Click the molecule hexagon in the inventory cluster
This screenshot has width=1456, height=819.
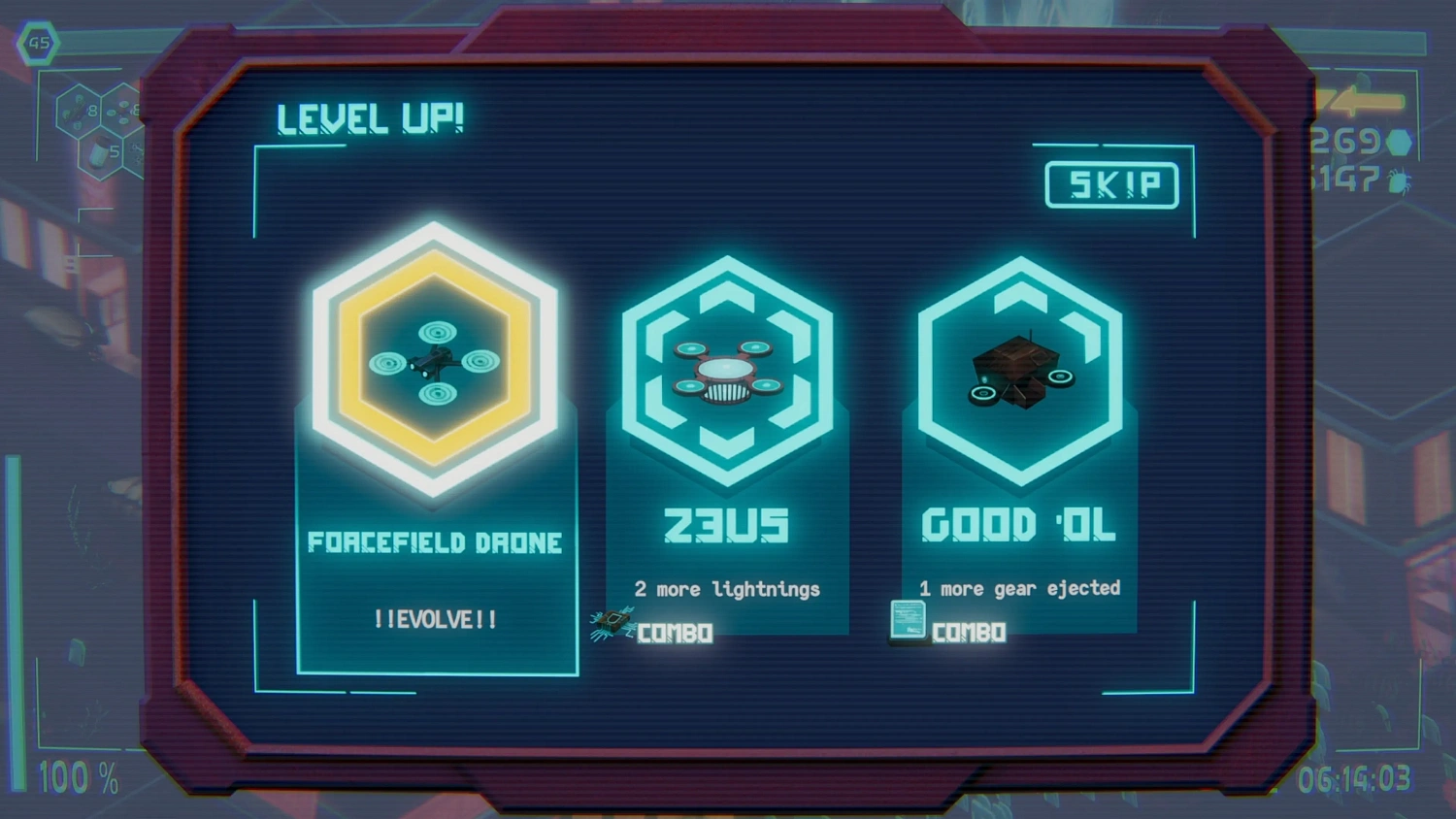[x=137, y=153]
